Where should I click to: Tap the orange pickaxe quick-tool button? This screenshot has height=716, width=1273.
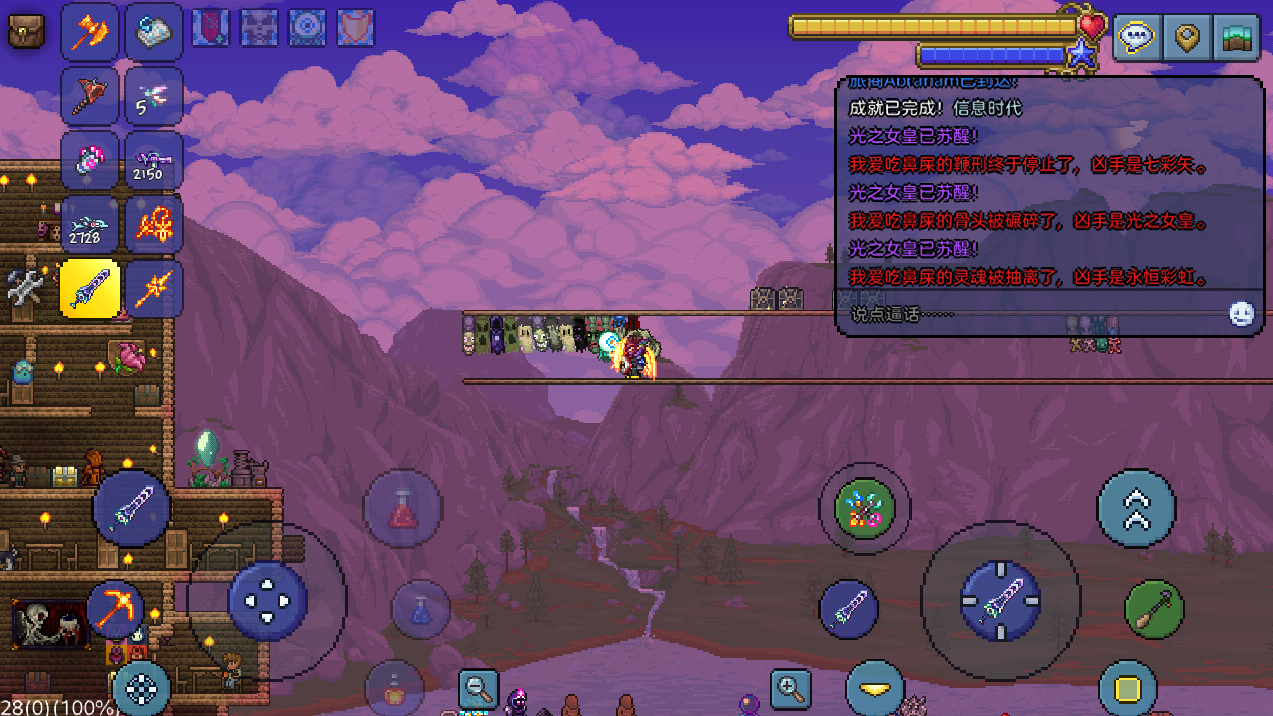pyautogui.click(x=114, y=609)
